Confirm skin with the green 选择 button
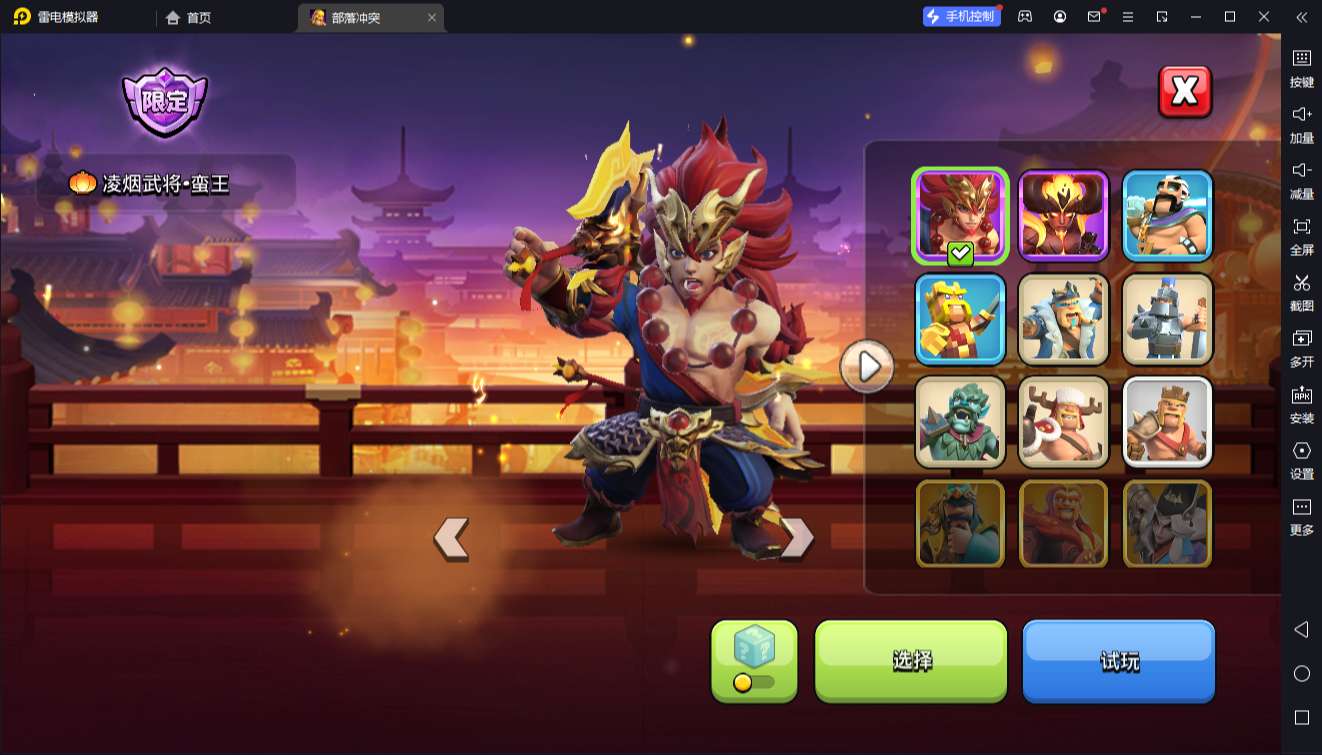The height and width of the screenshot is (755, 1322). pos(911,660)
